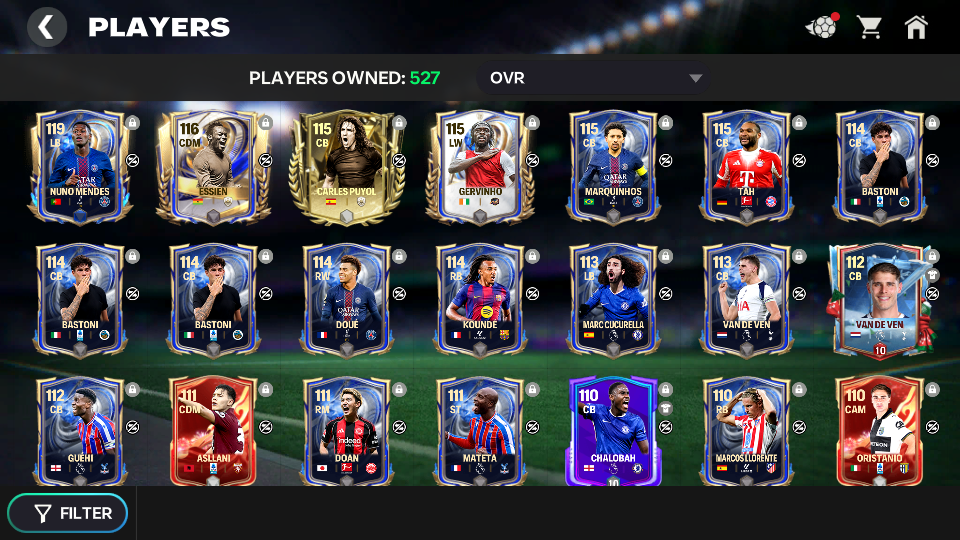Choose the Kounde player card

click(478, 298)
